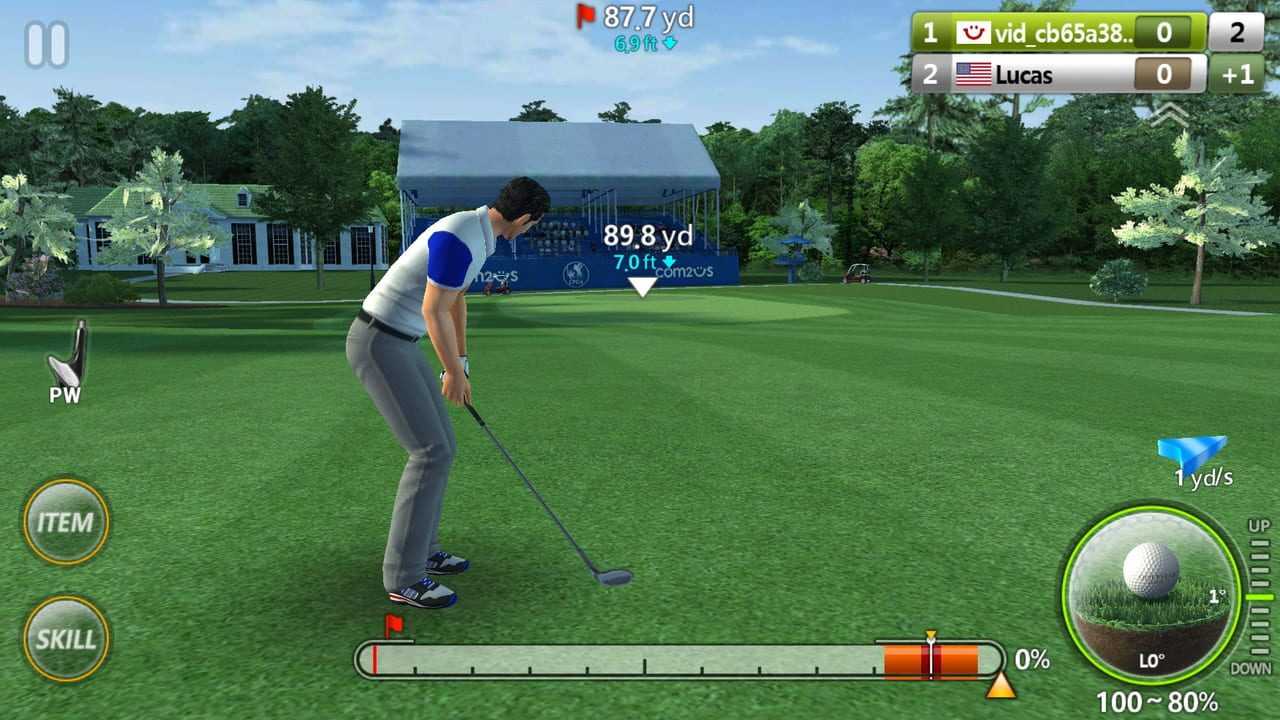This screenshot has width=1280, height=720.
Task: Activate the SKILL button
Action: pyautogui.click(x=66, y=639)
